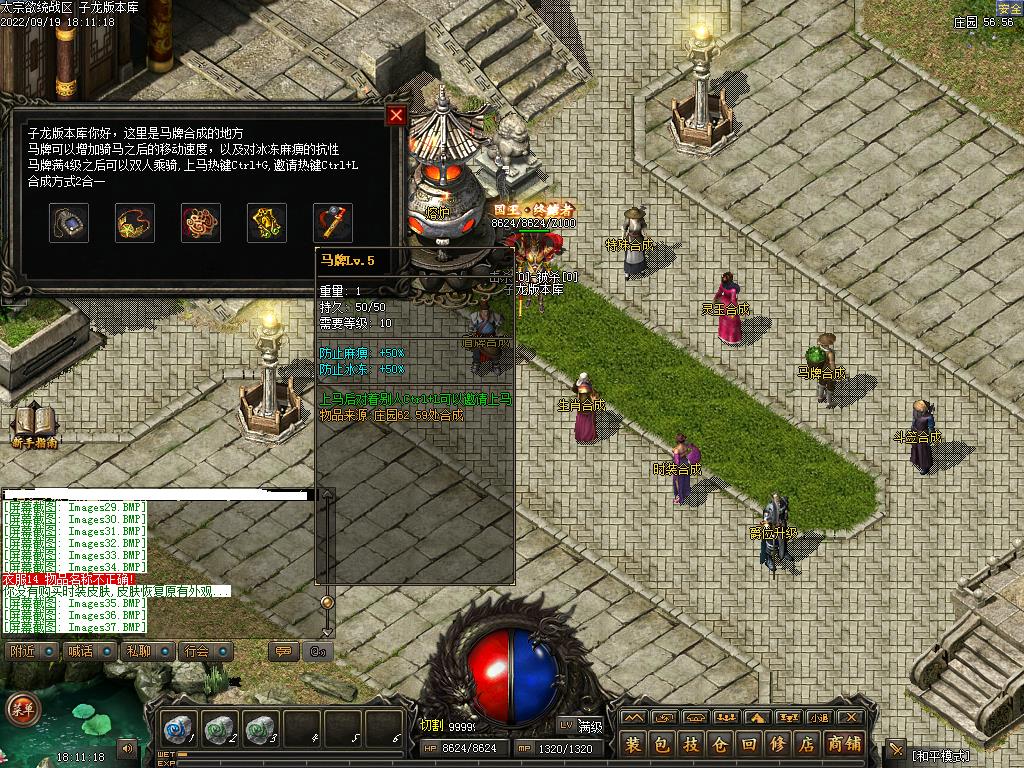Screen dimensions: 1024x768
Task: Select the gold and green jade token icon
Action: (267, 223)
